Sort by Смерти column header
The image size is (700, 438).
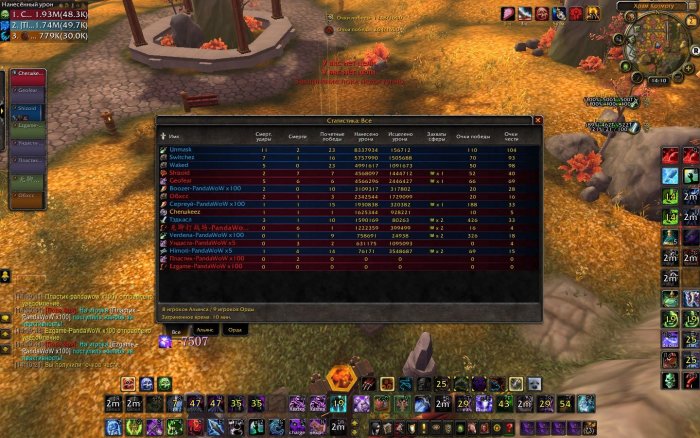[x=297, y=135]
